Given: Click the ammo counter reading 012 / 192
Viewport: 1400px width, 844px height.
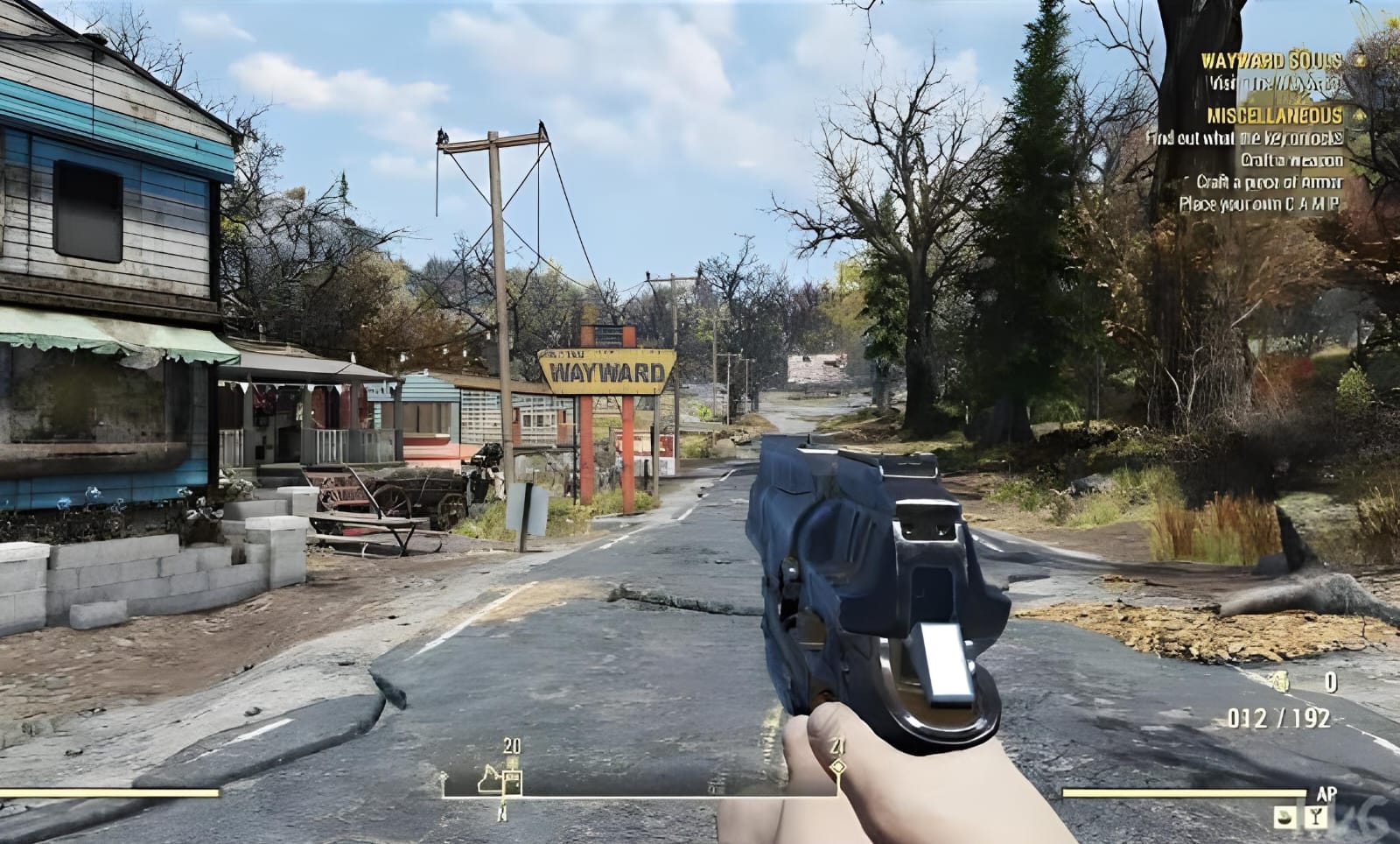Looking at the screenshot, I should tap(1277, 716).
